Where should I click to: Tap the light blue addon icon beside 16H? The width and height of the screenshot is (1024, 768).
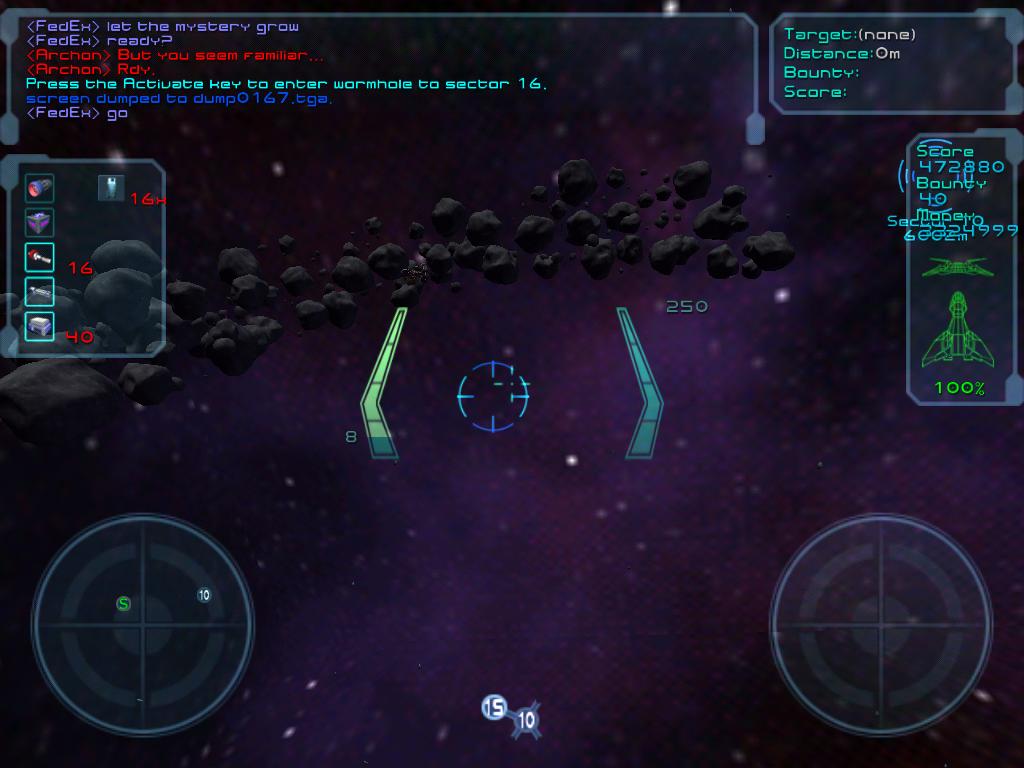[x=111, y=187]
